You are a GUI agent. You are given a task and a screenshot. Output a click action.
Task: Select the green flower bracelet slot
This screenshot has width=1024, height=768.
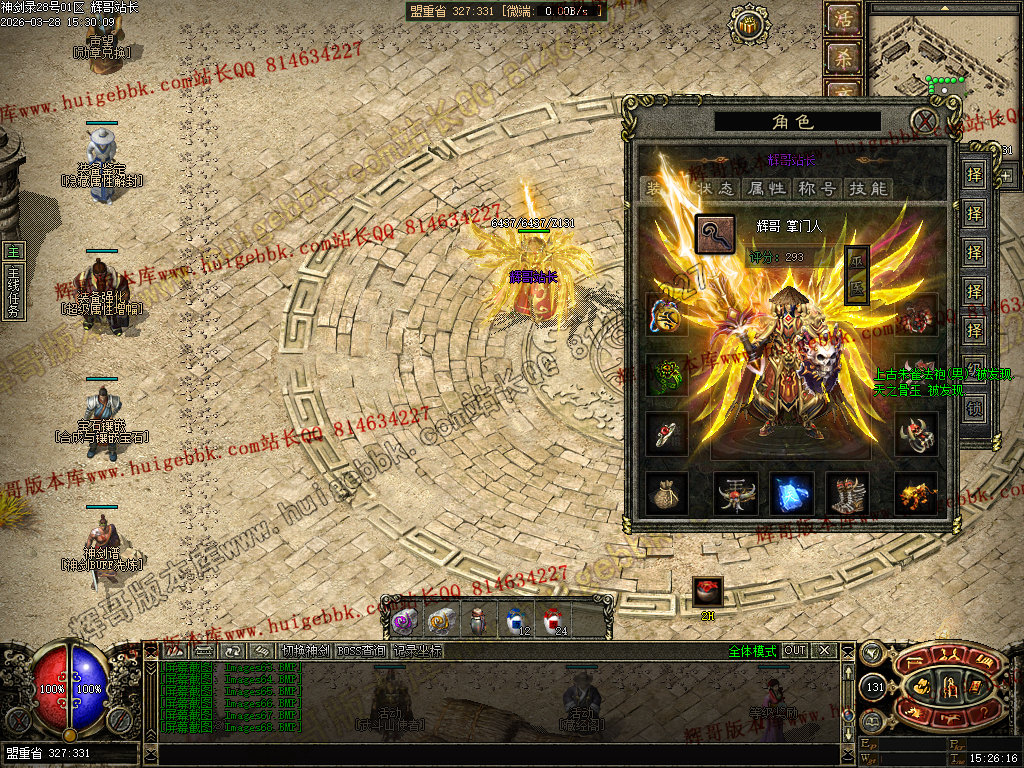click(x=666, y=374)
